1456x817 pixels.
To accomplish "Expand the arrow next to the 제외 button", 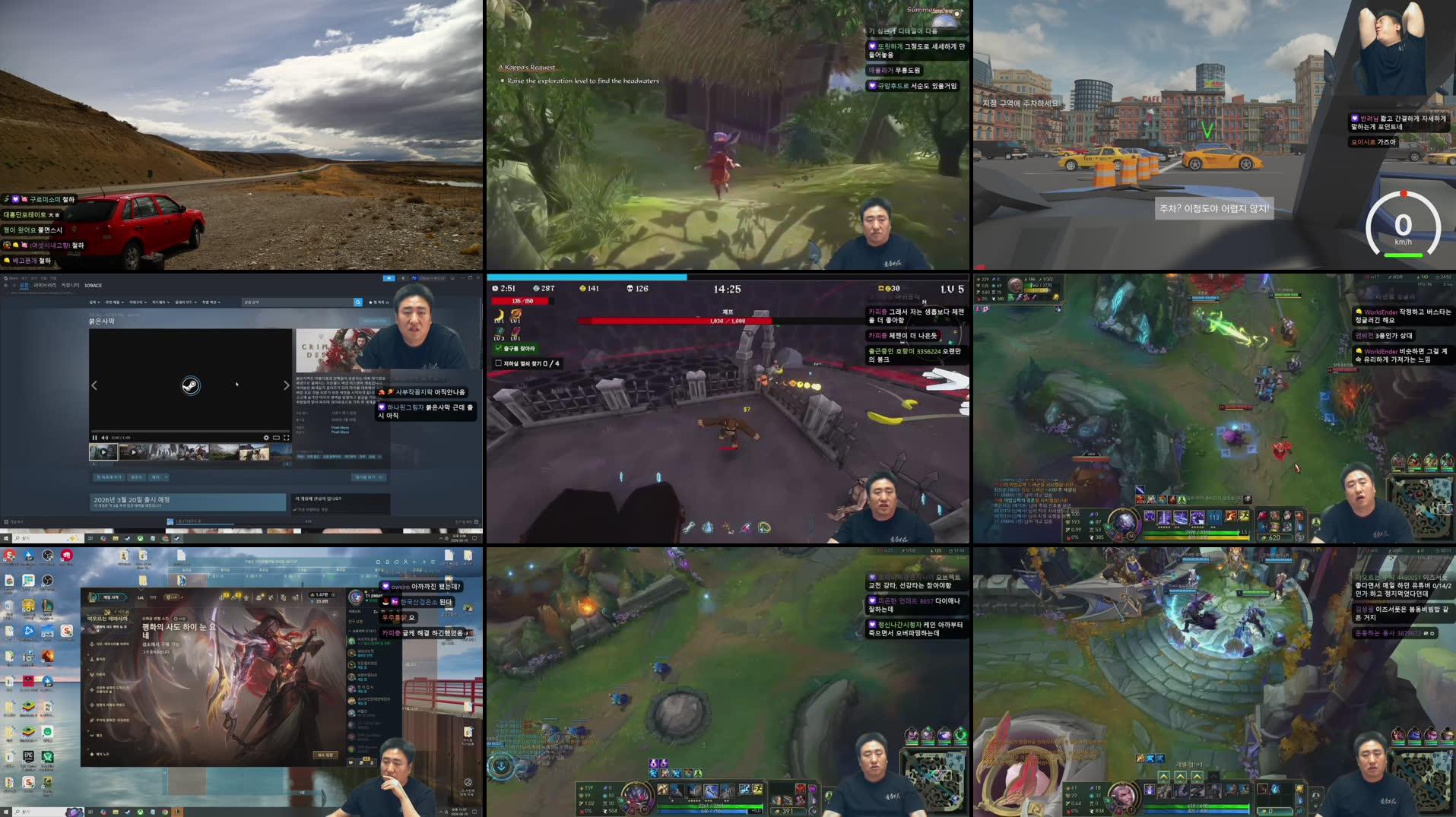I will pos(166,477).
